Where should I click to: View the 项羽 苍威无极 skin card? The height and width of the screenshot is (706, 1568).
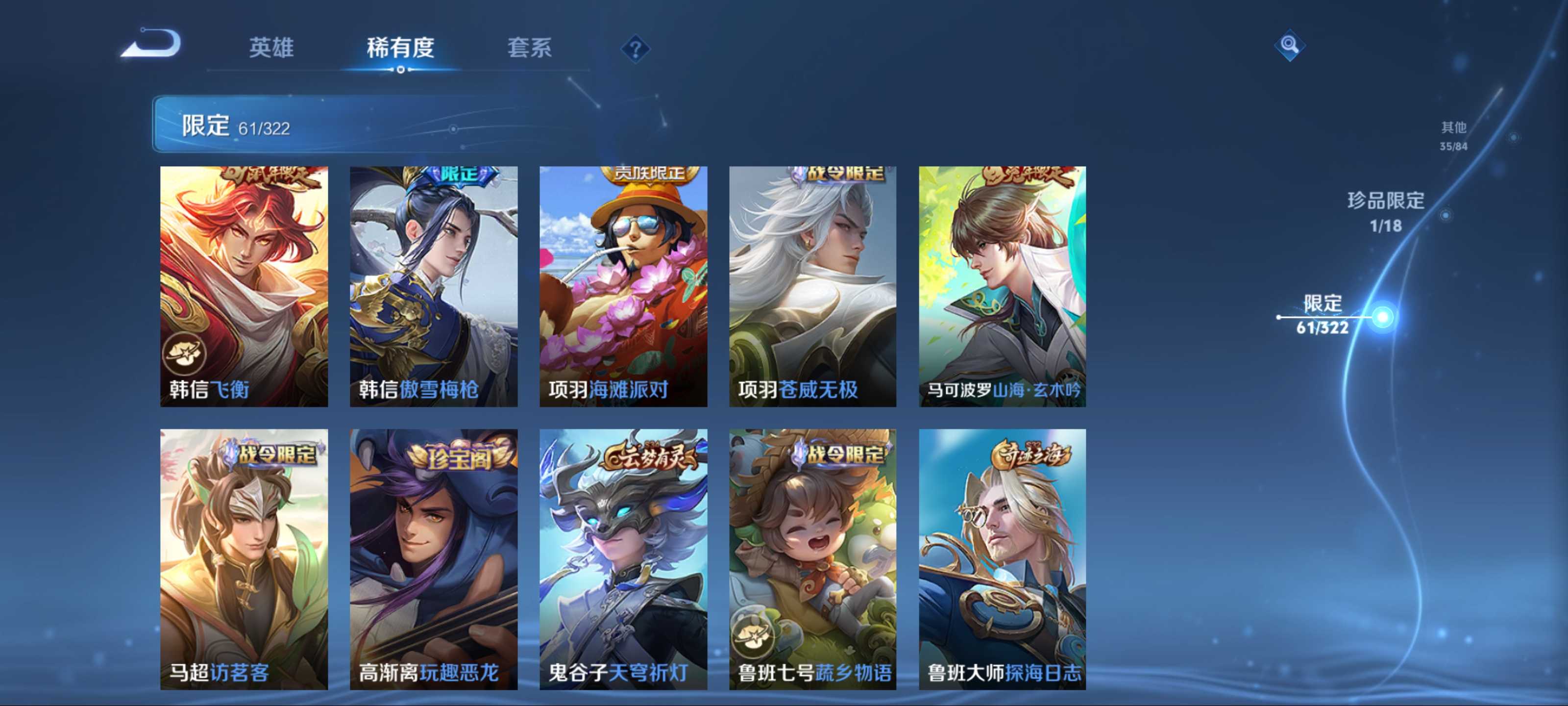812,286
